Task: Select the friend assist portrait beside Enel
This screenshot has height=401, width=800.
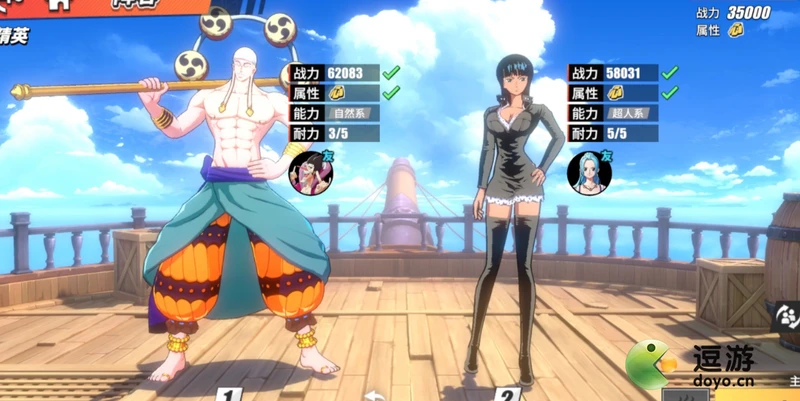Action: point(309,173)
